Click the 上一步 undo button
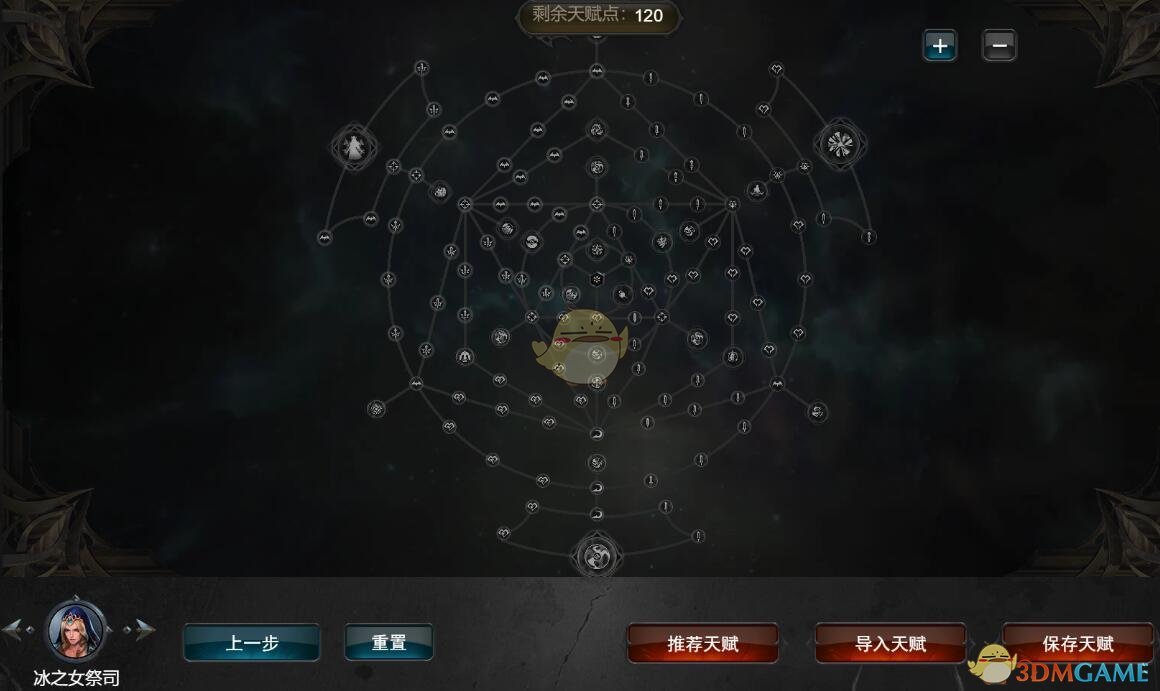This screenshot has width=1160, height=691. pyautogui.click(x=251, y=643)
